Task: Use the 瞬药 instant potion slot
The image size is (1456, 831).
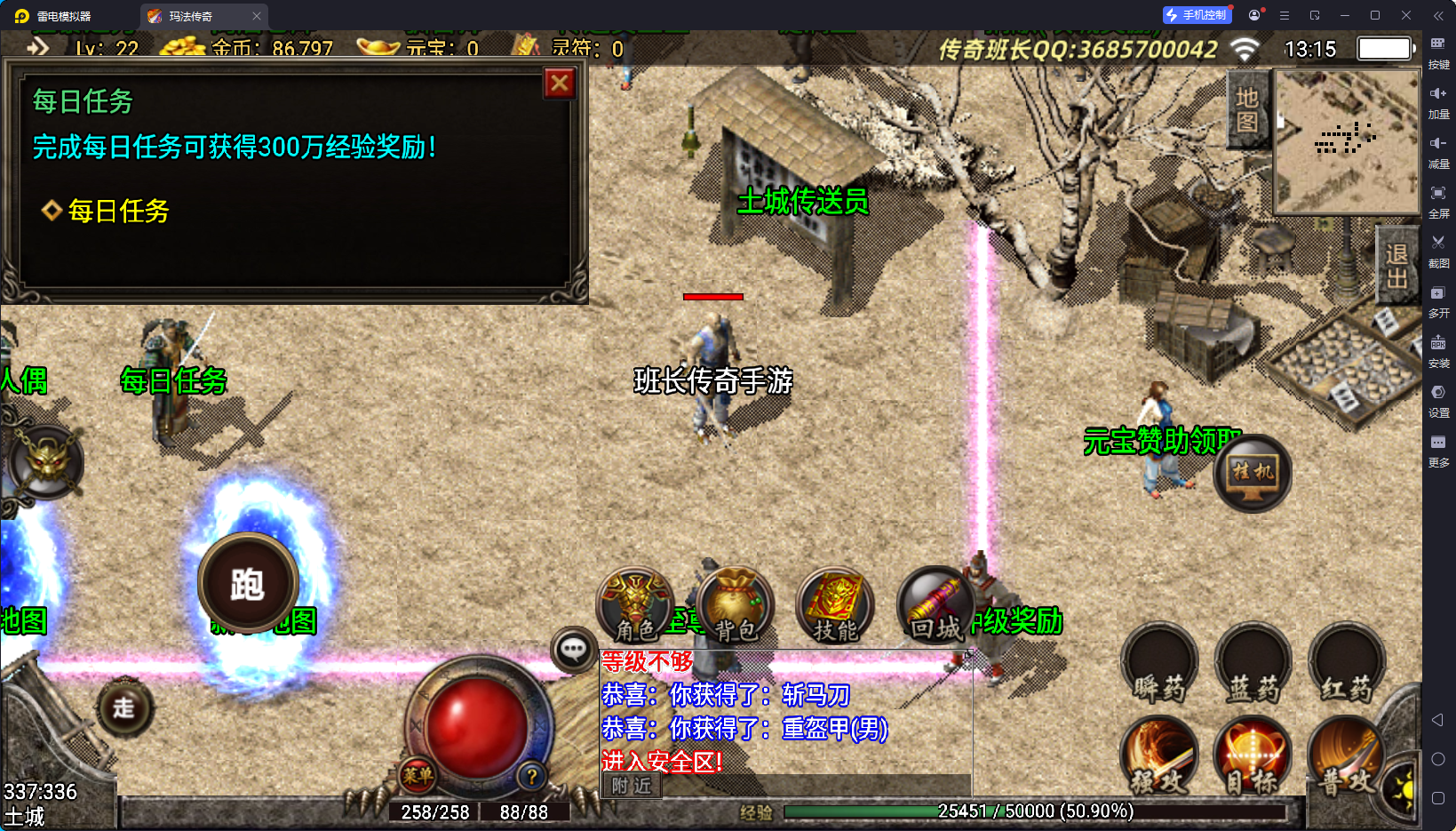Action: pyautogui.click(x=1159, y=665)
